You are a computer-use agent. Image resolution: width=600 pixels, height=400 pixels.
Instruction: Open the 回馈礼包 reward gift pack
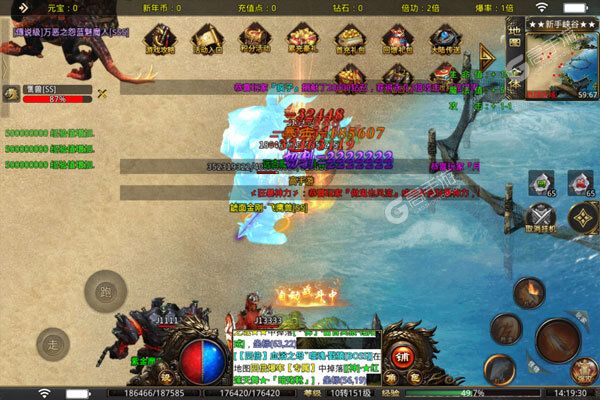pyautogui.click(x=395, y=38)
